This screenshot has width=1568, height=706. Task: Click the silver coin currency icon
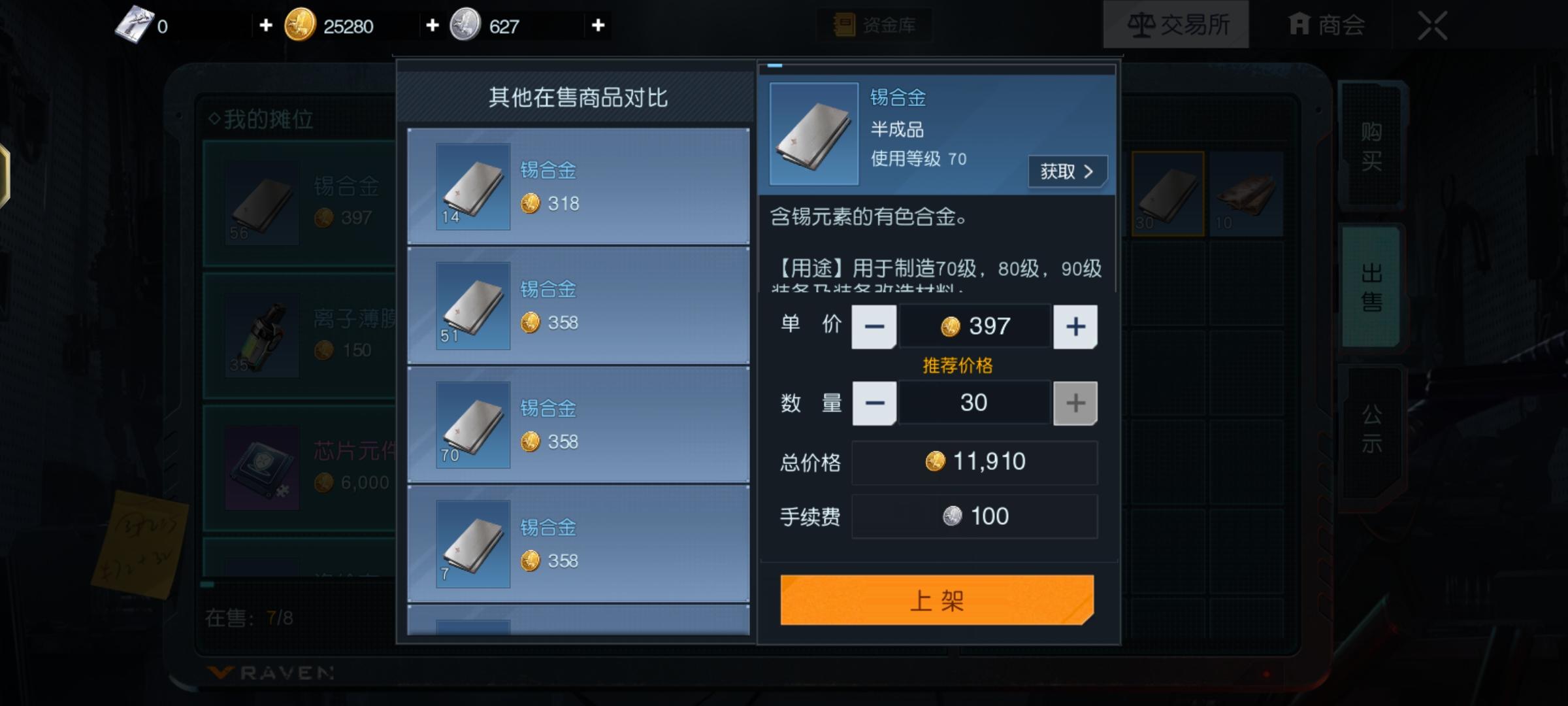(x=466, y=25)
